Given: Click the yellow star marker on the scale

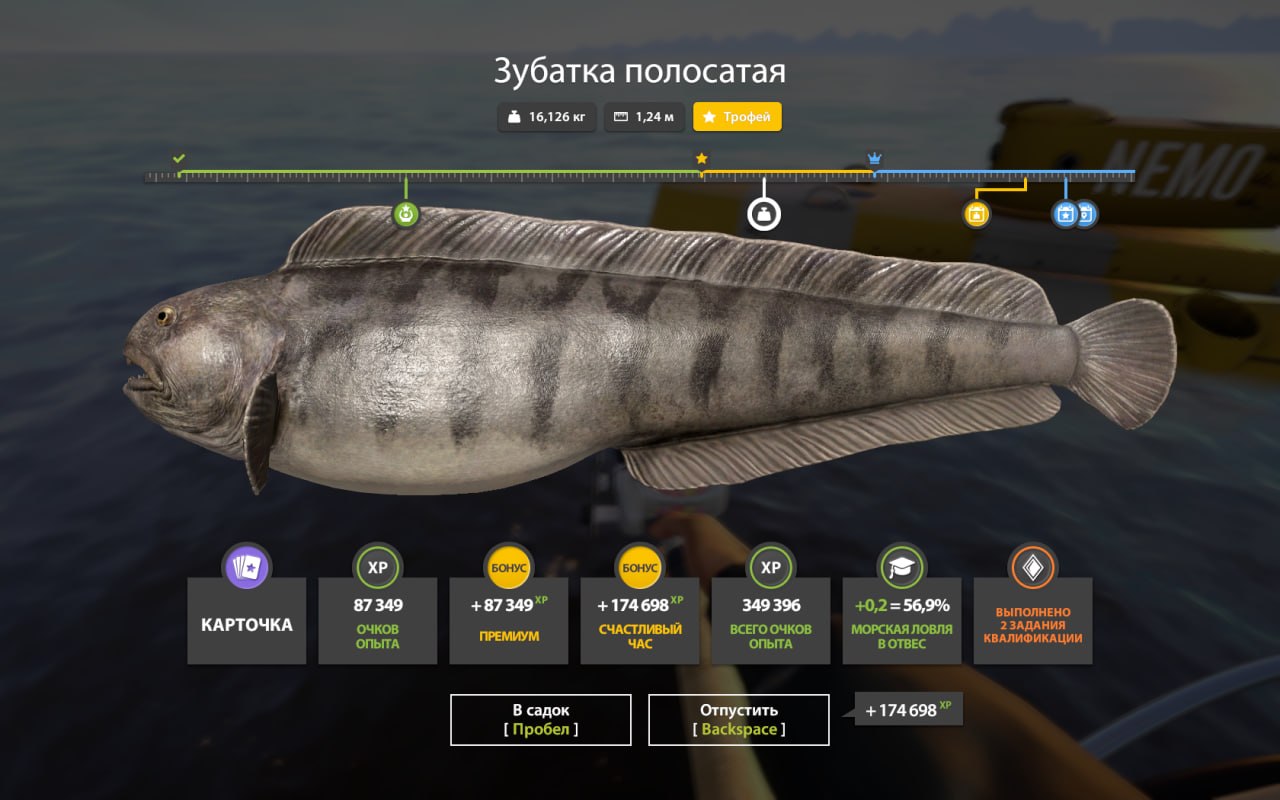Looking at the screenshot, I should 702,157.
